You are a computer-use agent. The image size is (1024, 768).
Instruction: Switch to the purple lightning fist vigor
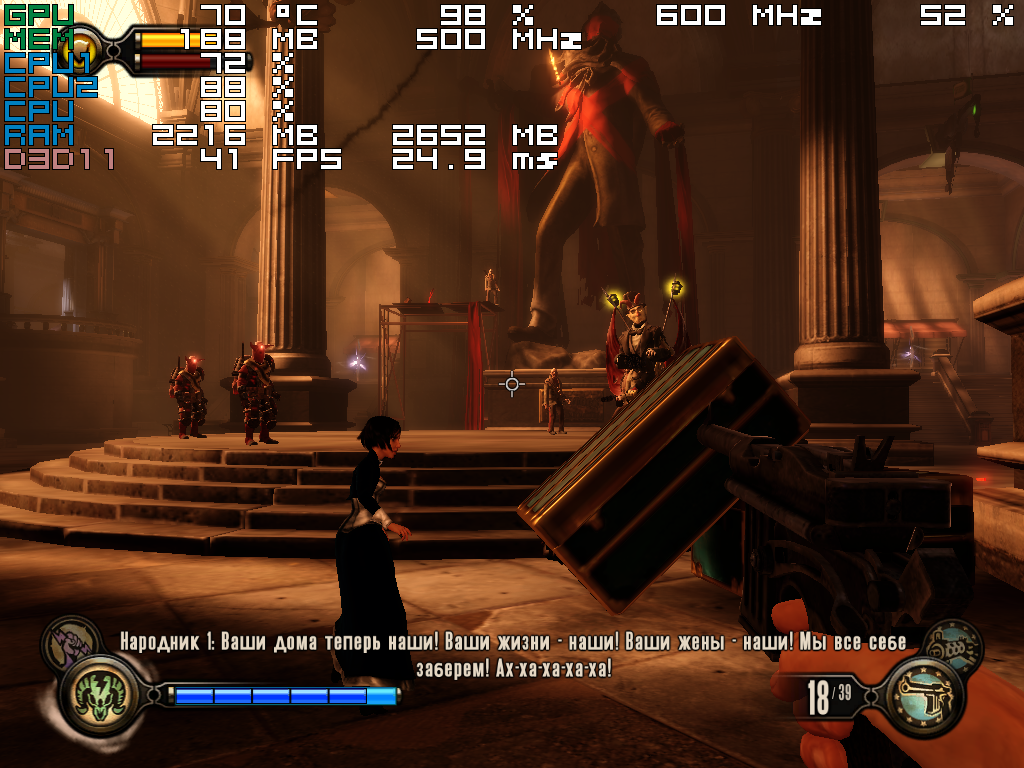point(69,641)
